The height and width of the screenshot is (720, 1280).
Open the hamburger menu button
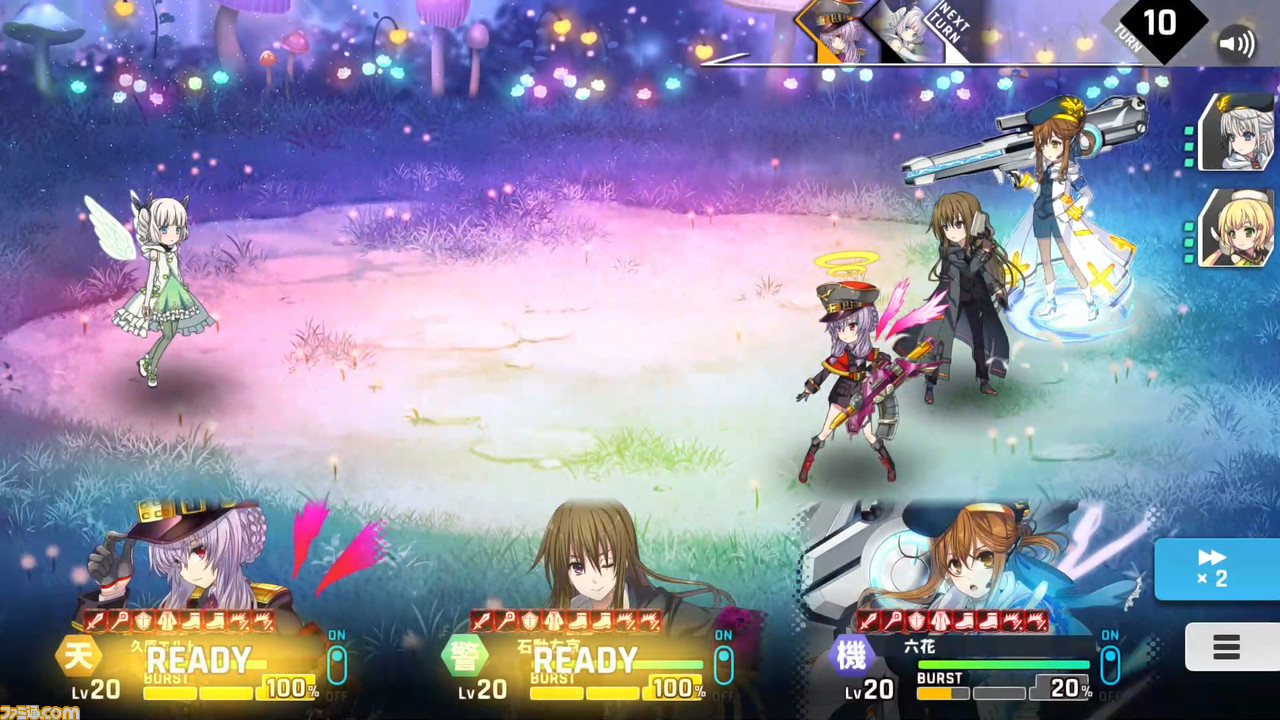1228,647
